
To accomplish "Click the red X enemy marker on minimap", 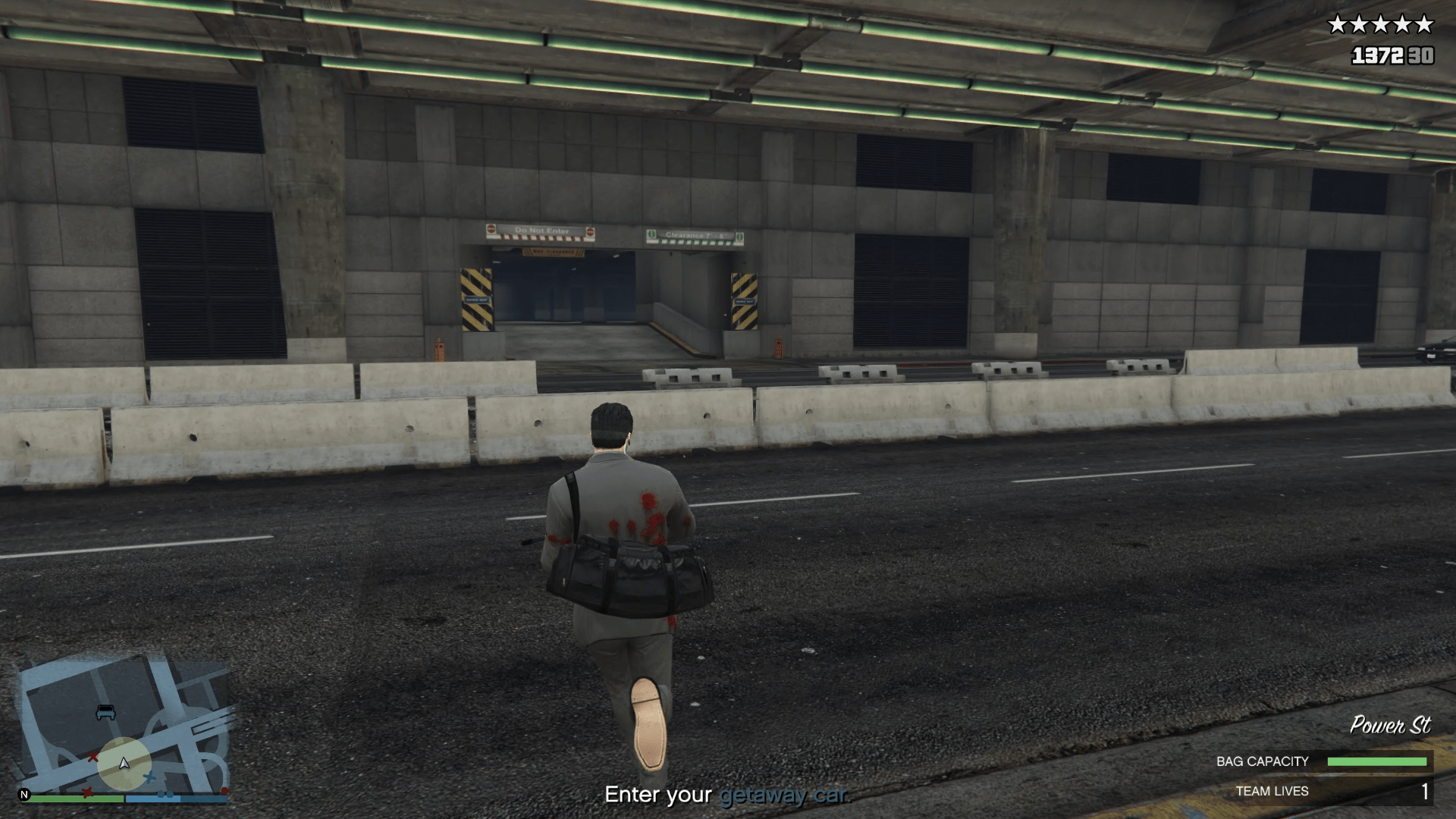I will pyautogui.click(x=93, y=758).
